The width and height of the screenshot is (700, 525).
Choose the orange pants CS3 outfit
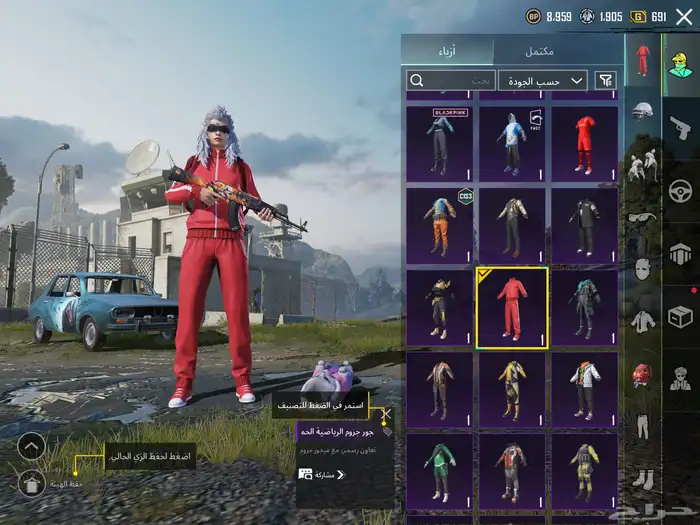click(440, 226)
